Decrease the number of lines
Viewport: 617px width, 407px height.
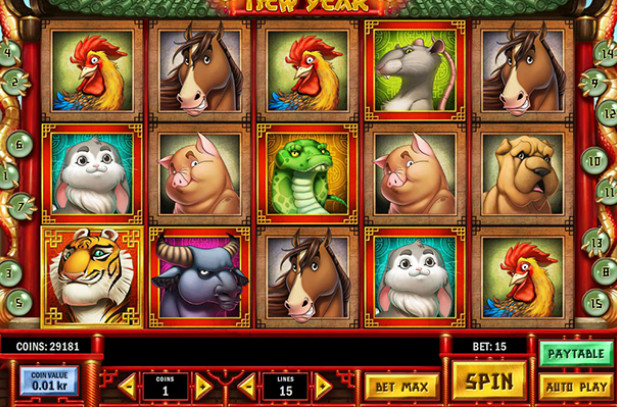point(246,385)
